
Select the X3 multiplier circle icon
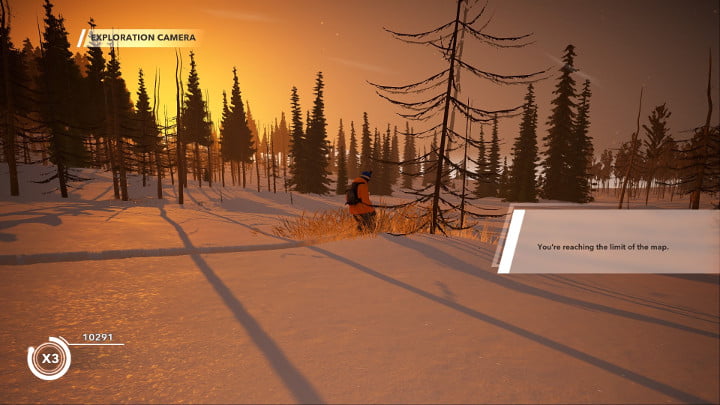[48, 359]
